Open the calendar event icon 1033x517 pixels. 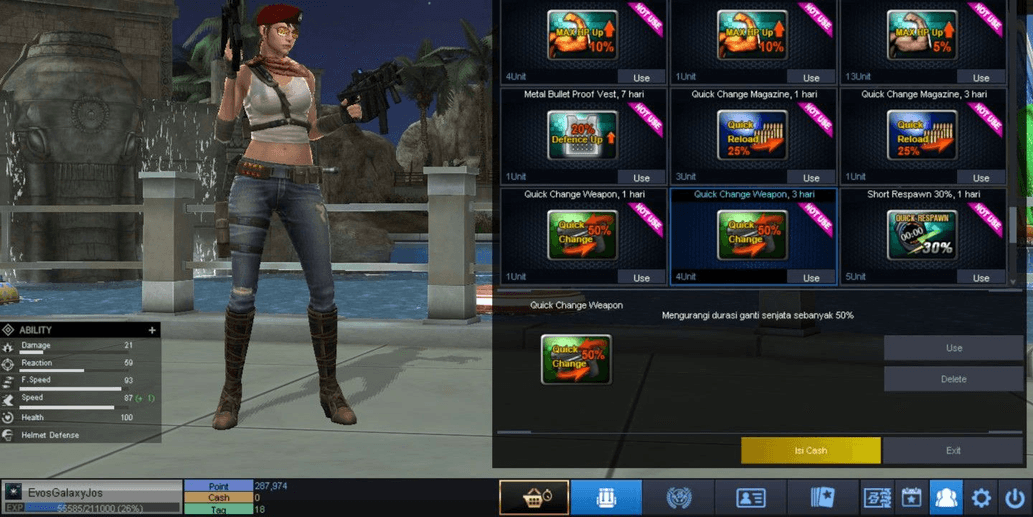[x=911, y=497]
